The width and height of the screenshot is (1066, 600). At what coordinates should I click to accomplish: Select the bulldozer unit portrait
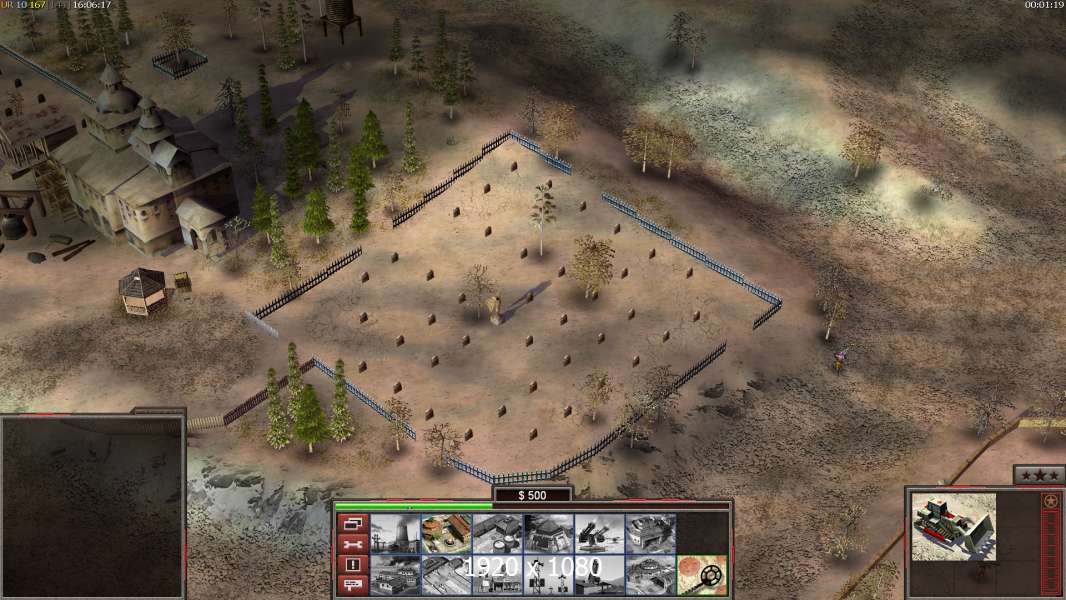click(954, 525)
